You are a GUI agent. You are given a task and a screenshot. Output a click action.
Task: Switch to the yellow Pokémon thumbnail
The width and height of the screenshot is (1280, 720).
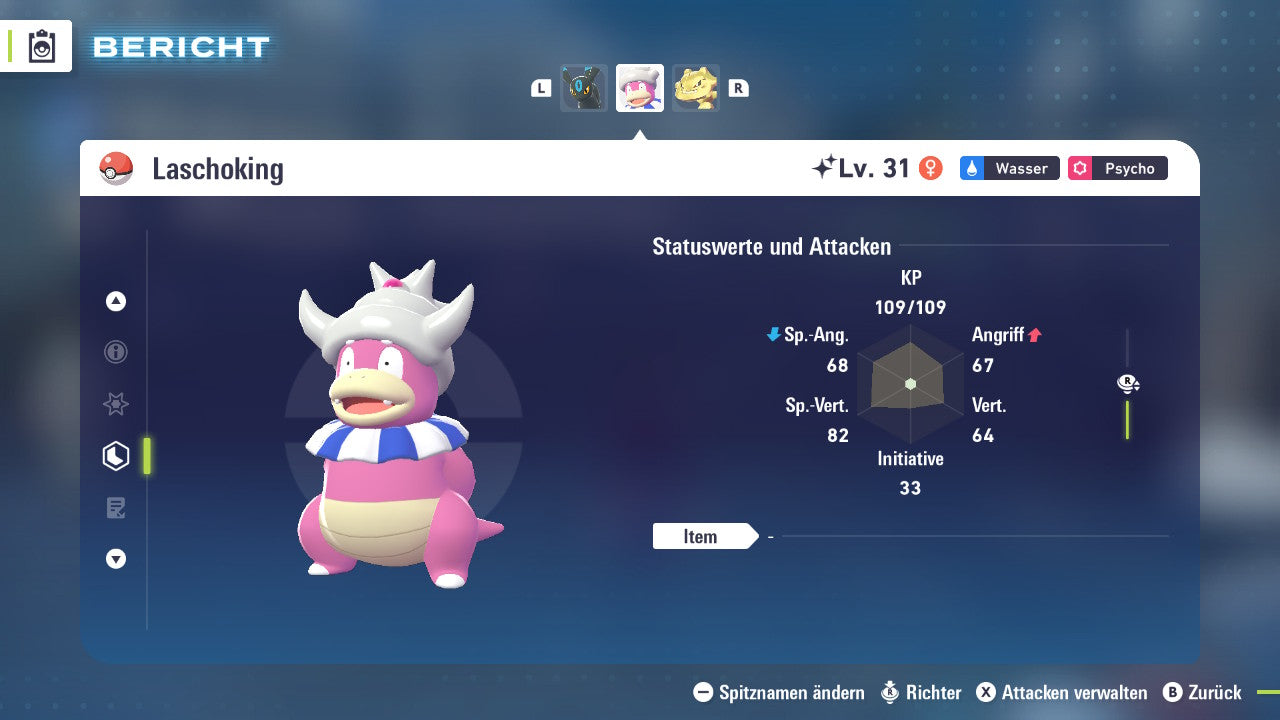tap(695, 88)
